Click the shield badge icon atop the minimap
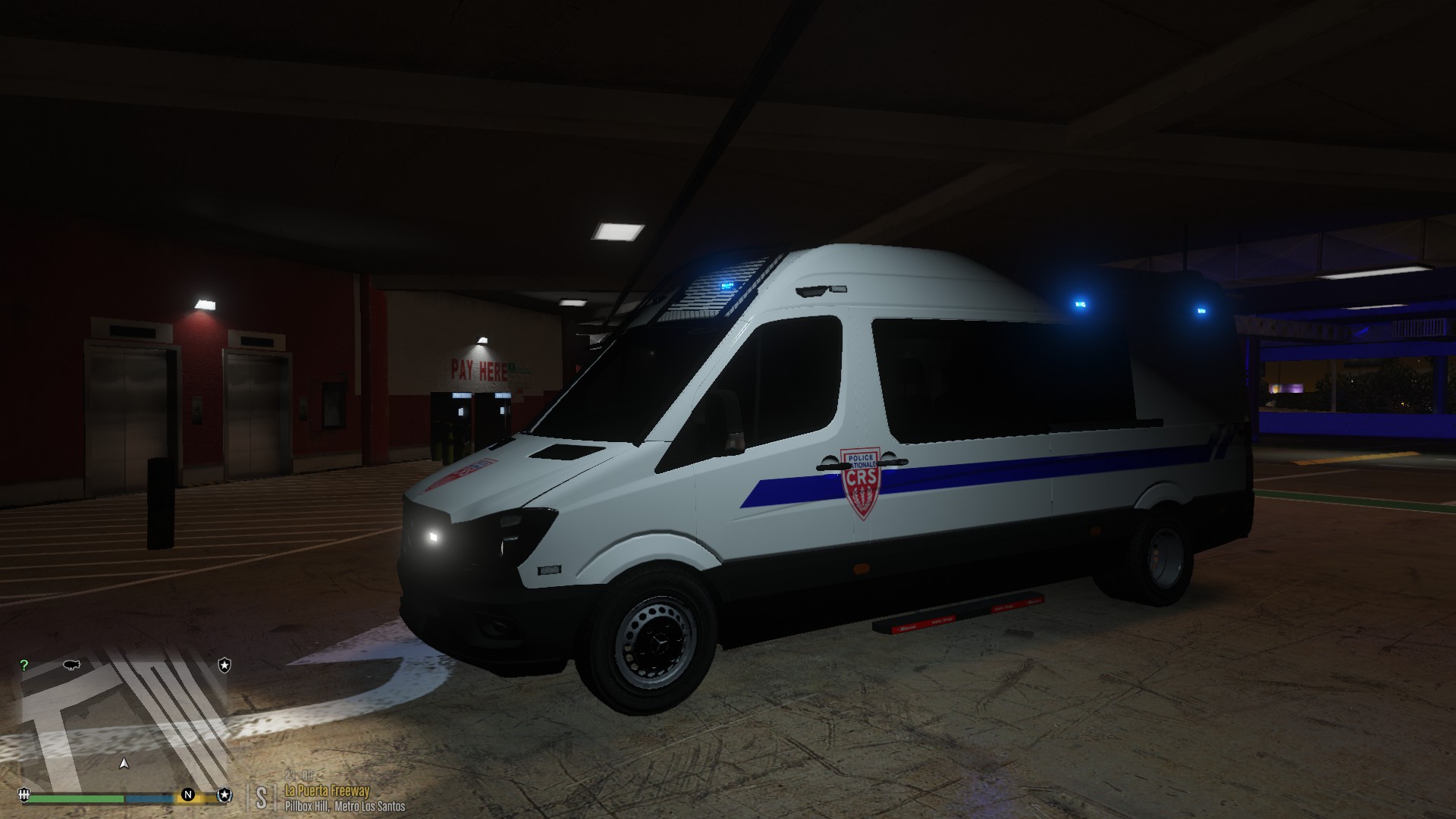The image size is (1456, 819). 224,665
